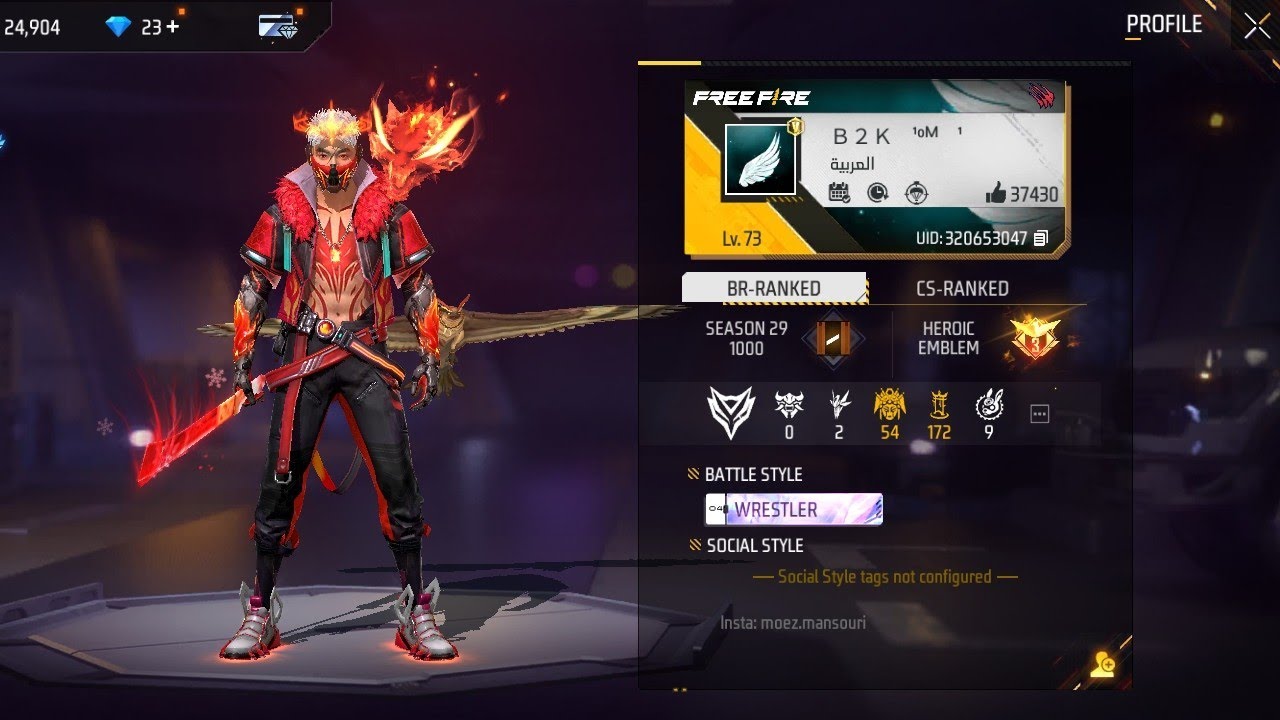This screenshot has width=1280, height=720.
Task: Tap the clock icon on profile card
Action: pos(878,193)
